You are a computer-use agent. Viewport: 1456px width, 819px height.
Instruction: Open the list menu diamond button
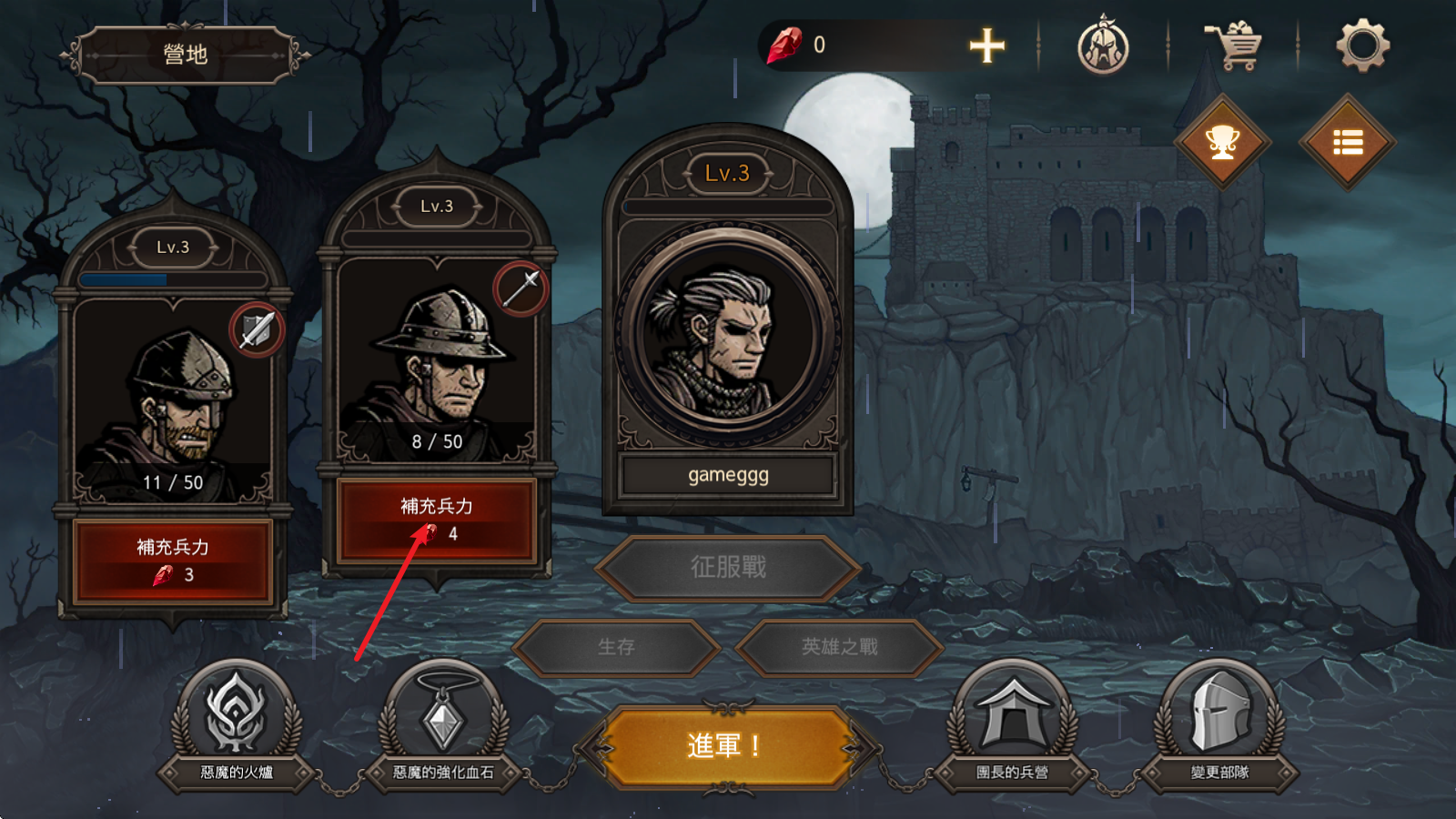pos(1348,143)
